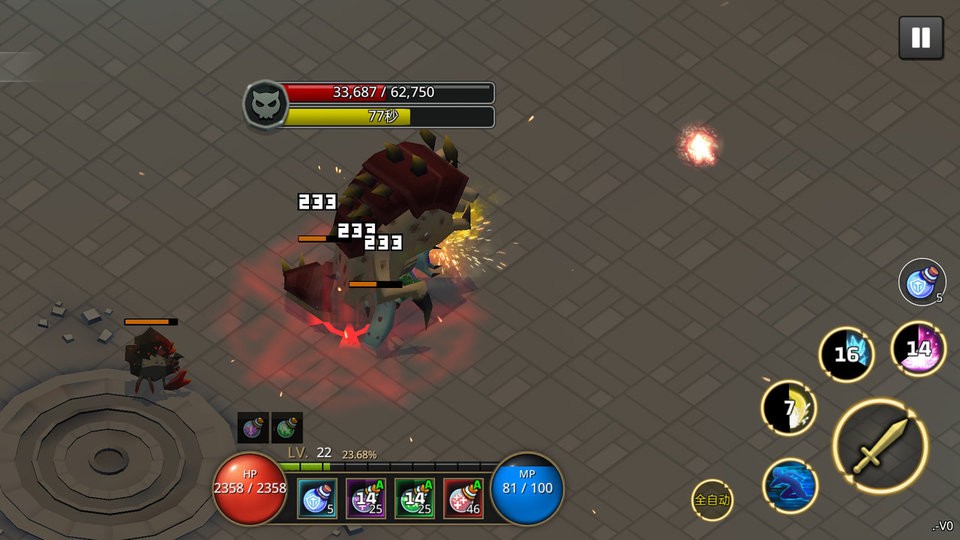The image size is (960, 540).
Task: Tap the boss skull portrait icon
Action: 265,104
